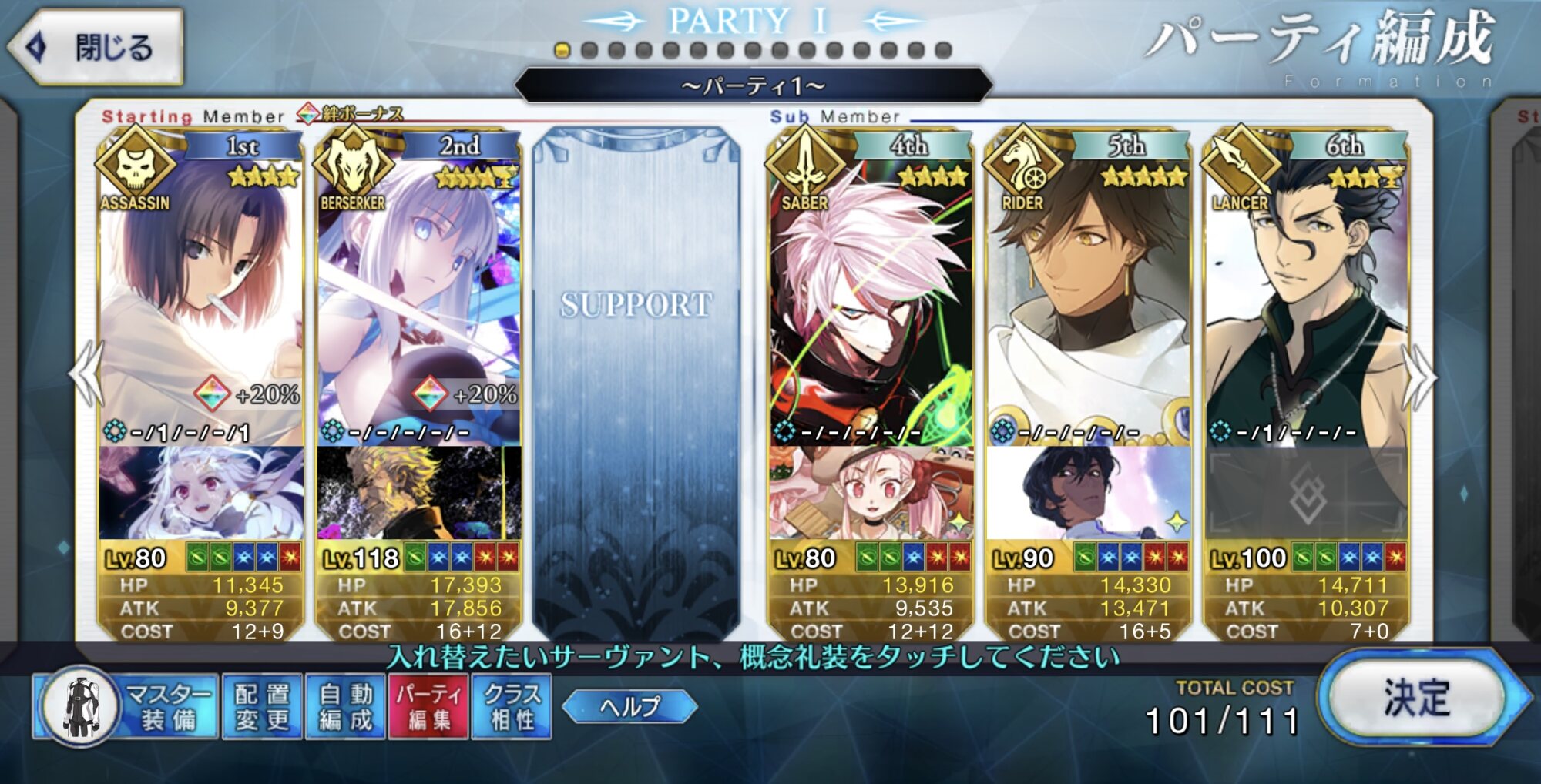Open マスター装備 master equipment
Screen dimensions: 1541x784
127,706
